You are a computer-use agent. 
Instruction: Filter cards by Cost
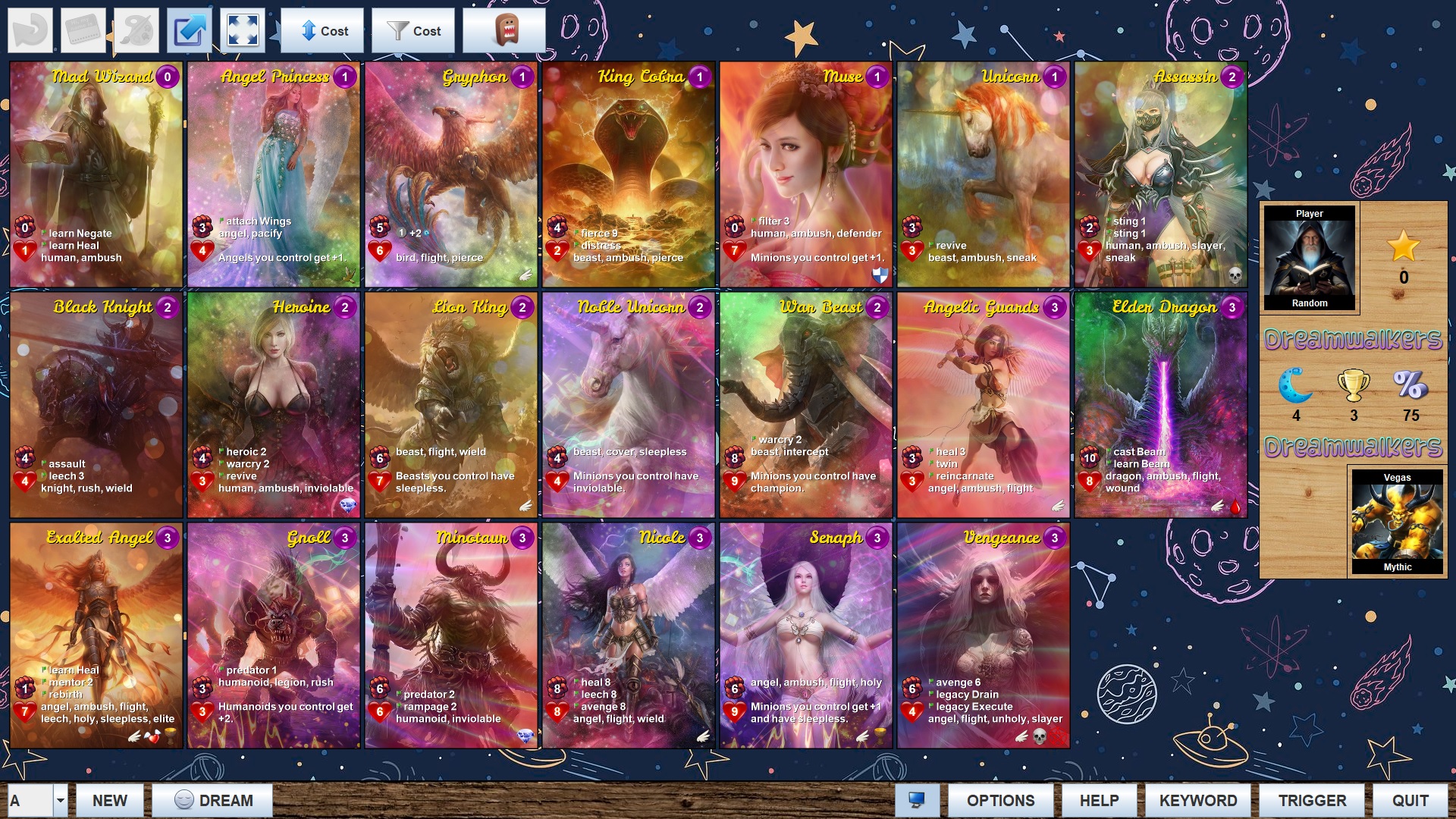pos(413,31)
